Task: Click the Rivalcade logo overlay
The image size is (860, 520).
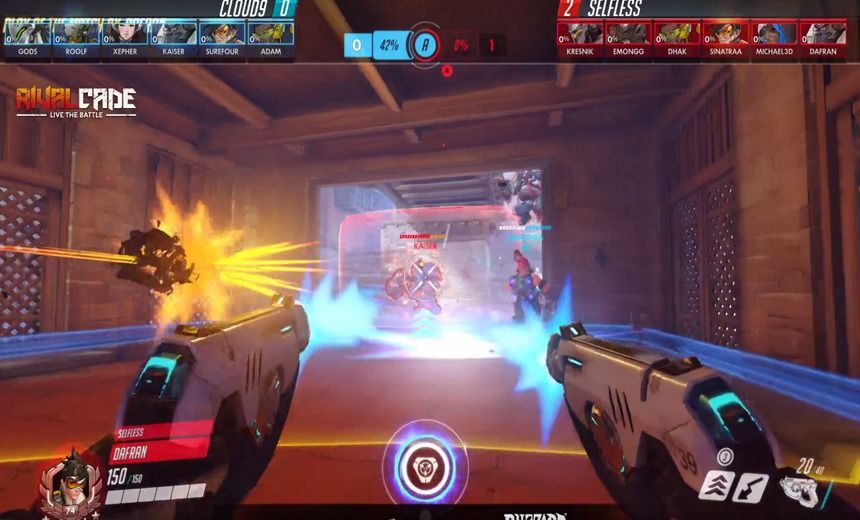Action: point(76,102)
